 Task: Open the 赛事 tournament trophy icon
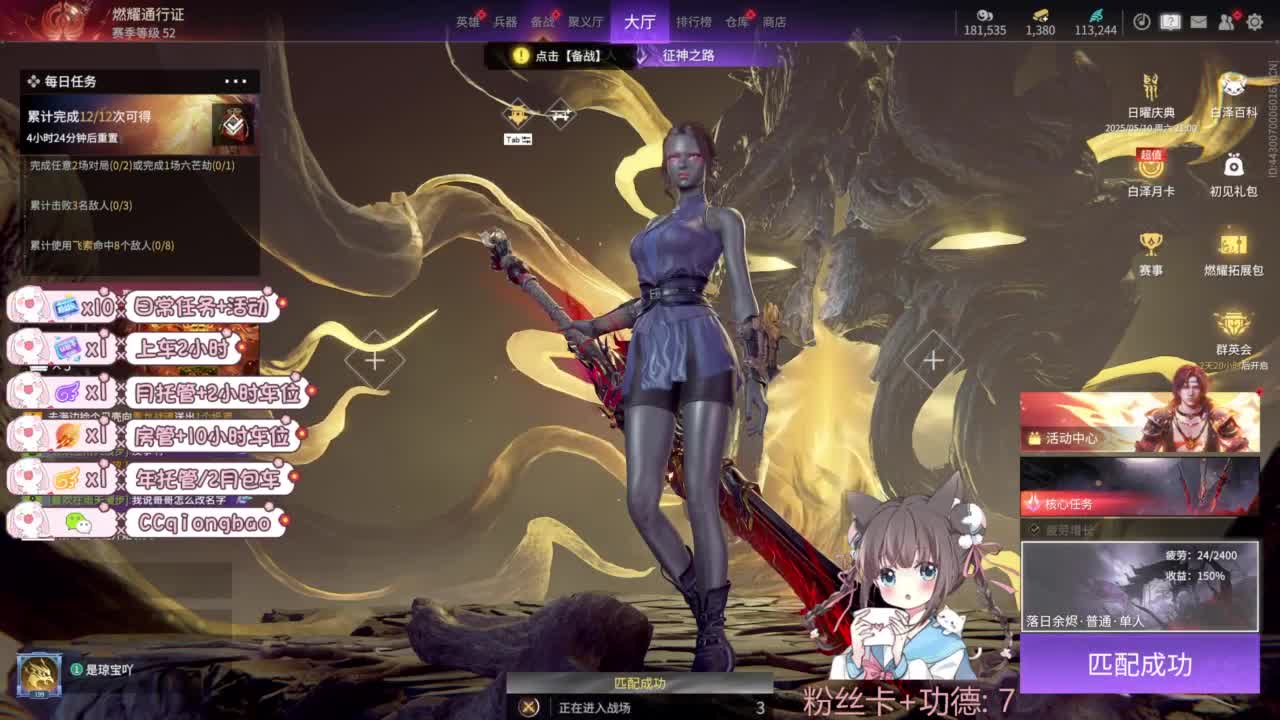[x=1150, y=245]
